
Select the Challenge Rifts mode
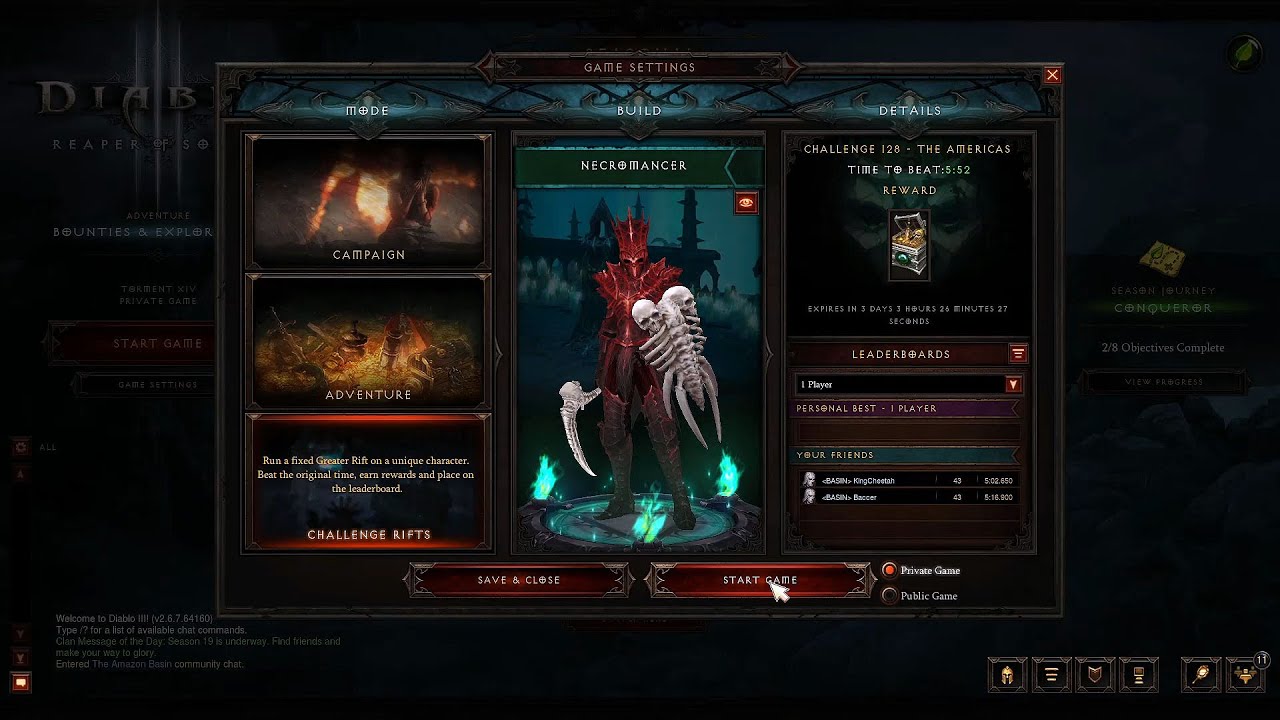click(x=369, y=482)
